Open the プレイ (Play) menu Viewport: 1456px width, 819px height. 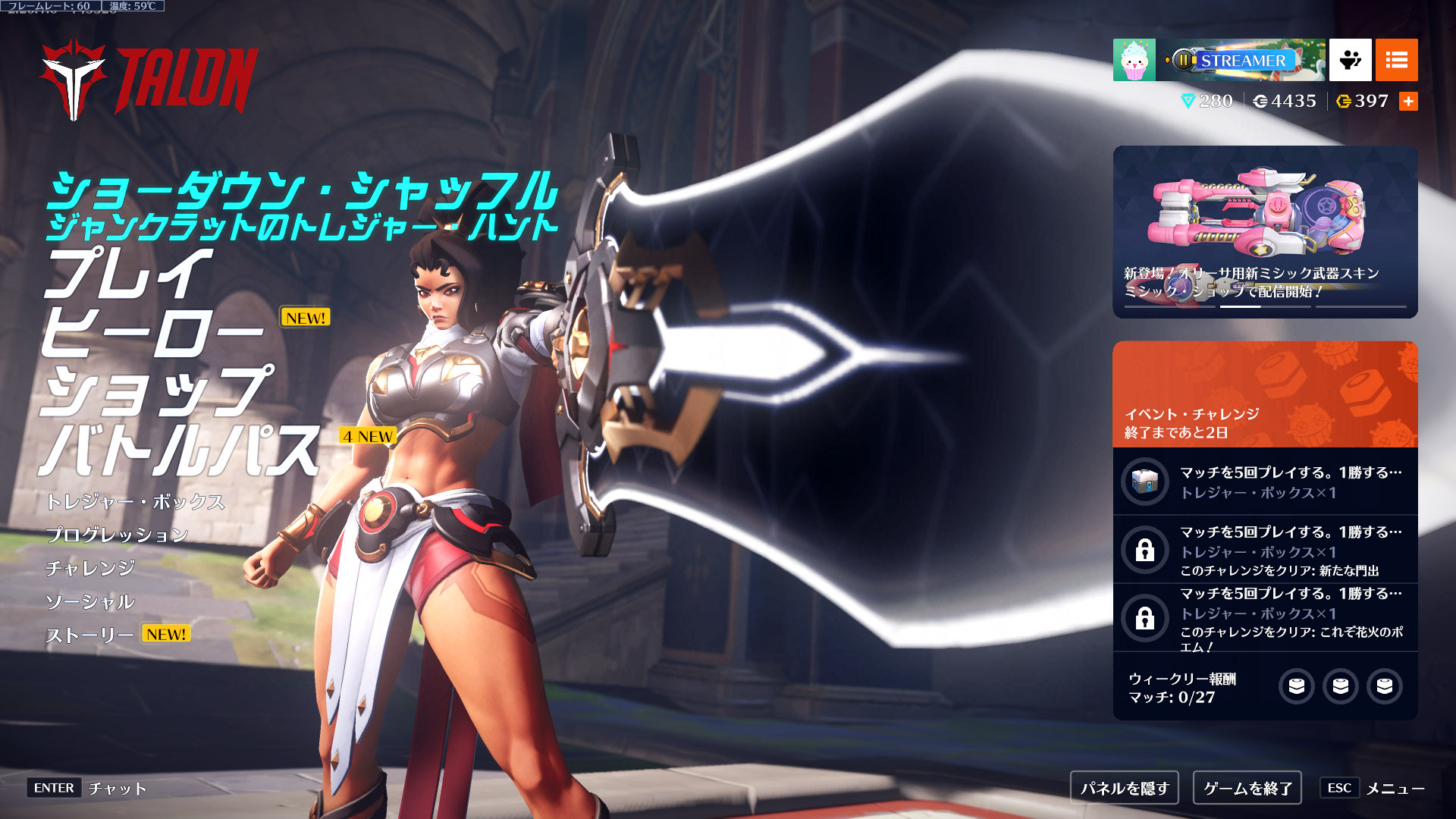(x=127, y=275)
